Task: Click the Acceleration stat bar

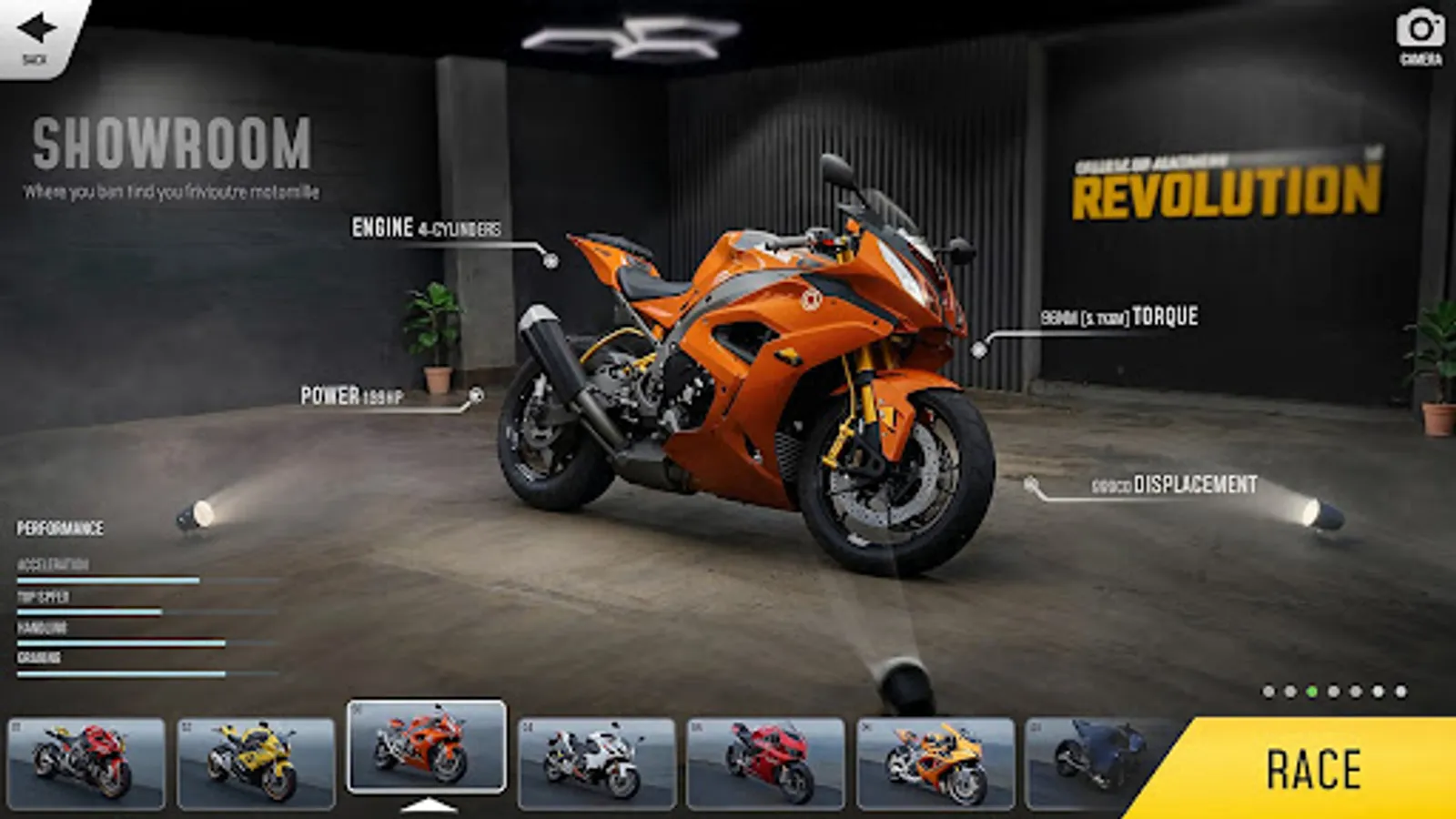Action: pos(109,578)
